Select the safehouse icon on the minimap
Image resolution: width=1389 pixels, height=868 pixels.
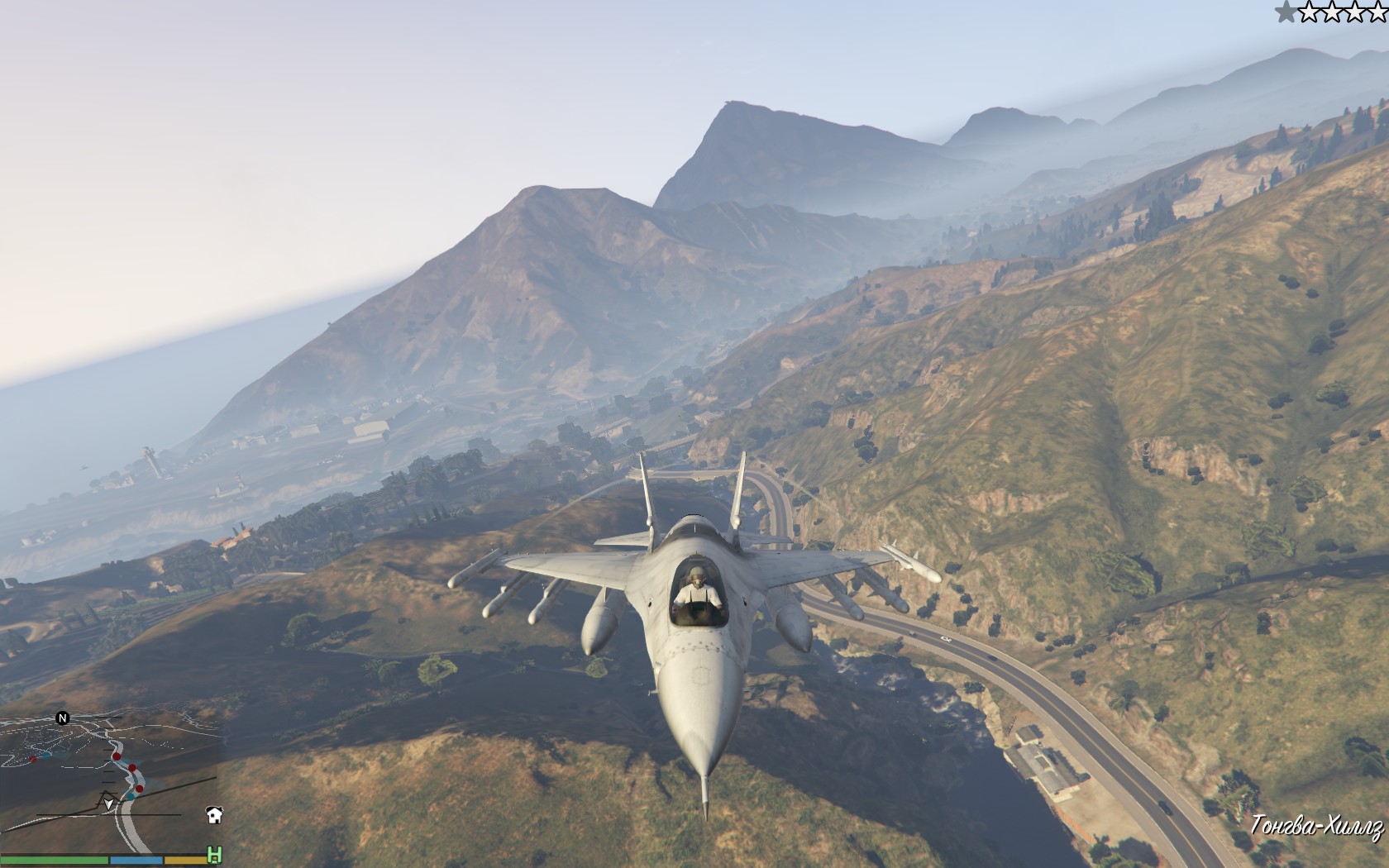[214, 815]
